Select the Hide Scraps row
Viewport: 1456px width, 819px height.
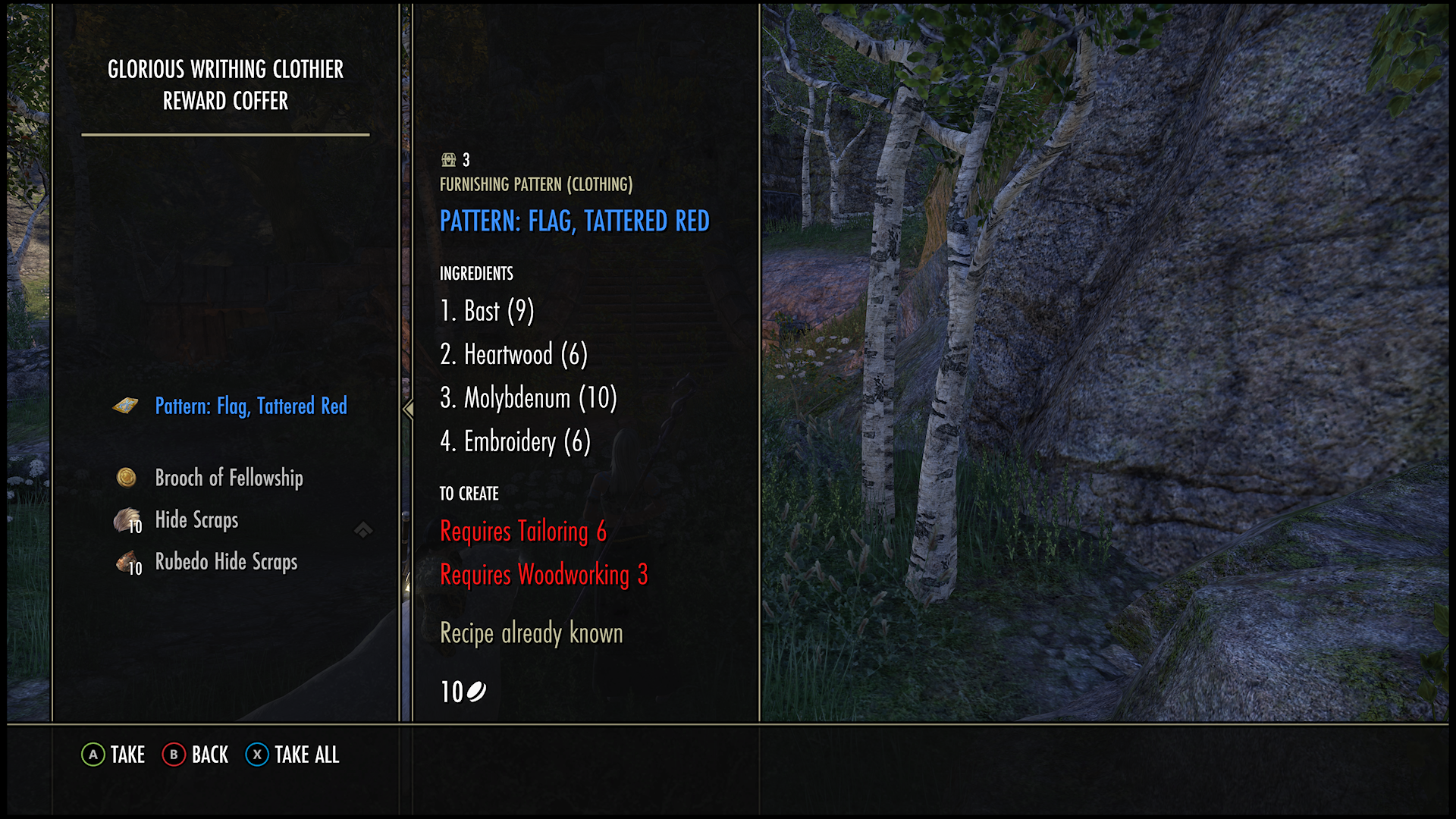[196, 520]
